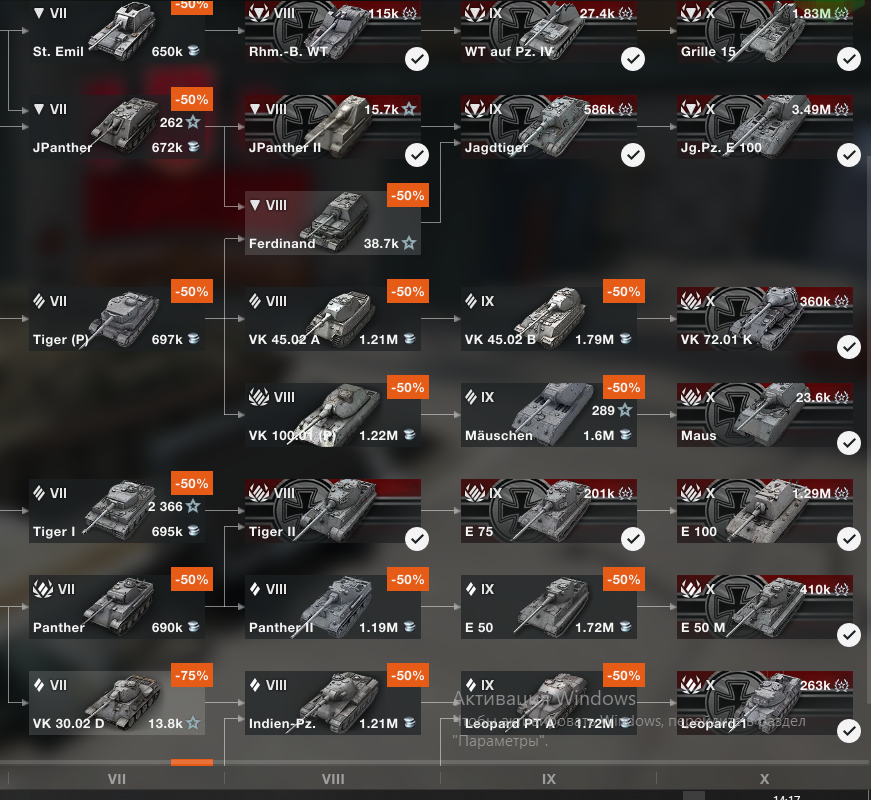
Task: Open the VK 72.01 K vehicle
Action: tap(764, 319)
